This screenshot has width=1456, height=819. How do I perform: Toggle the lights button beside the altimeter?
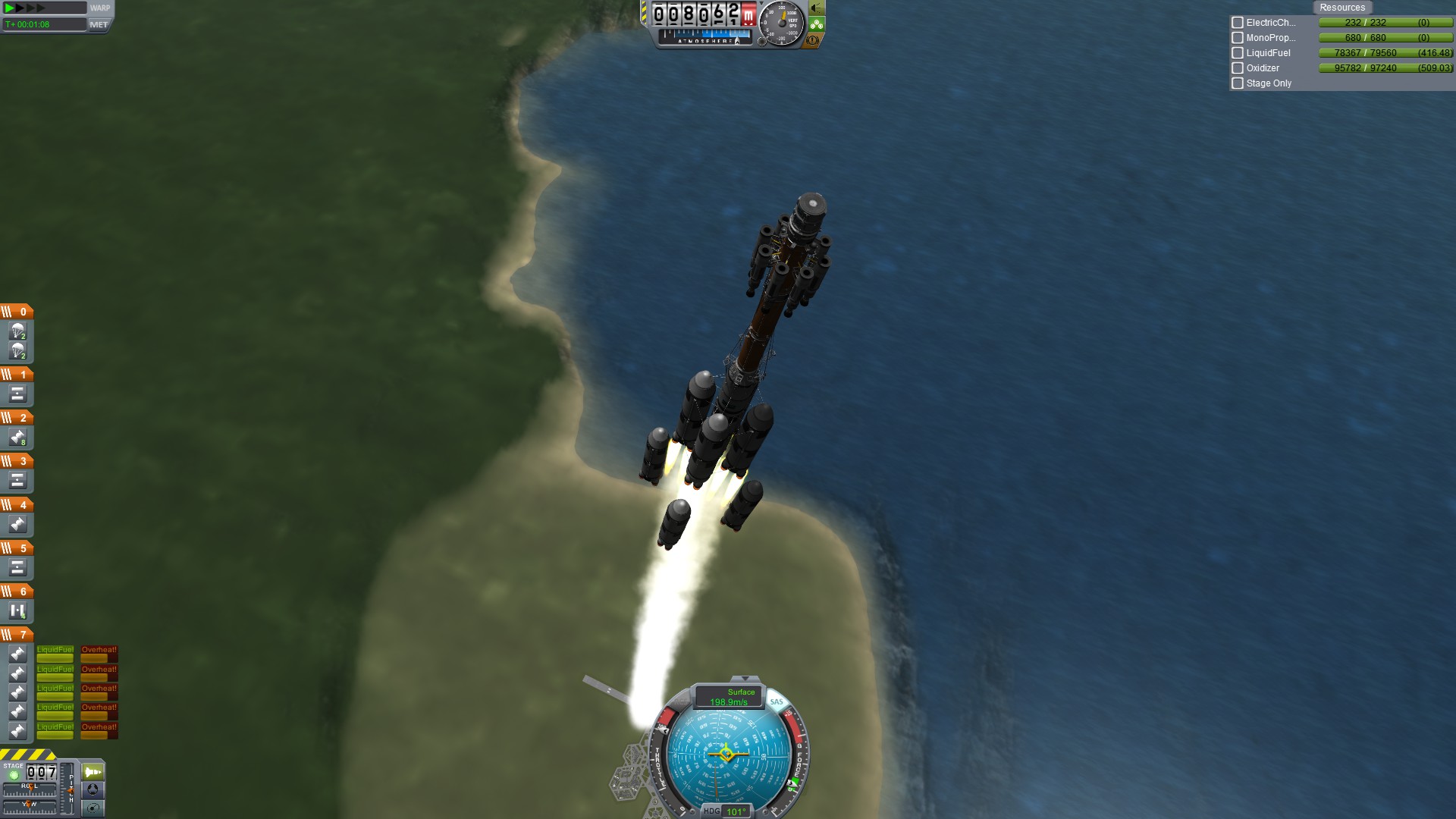point(817,8)
